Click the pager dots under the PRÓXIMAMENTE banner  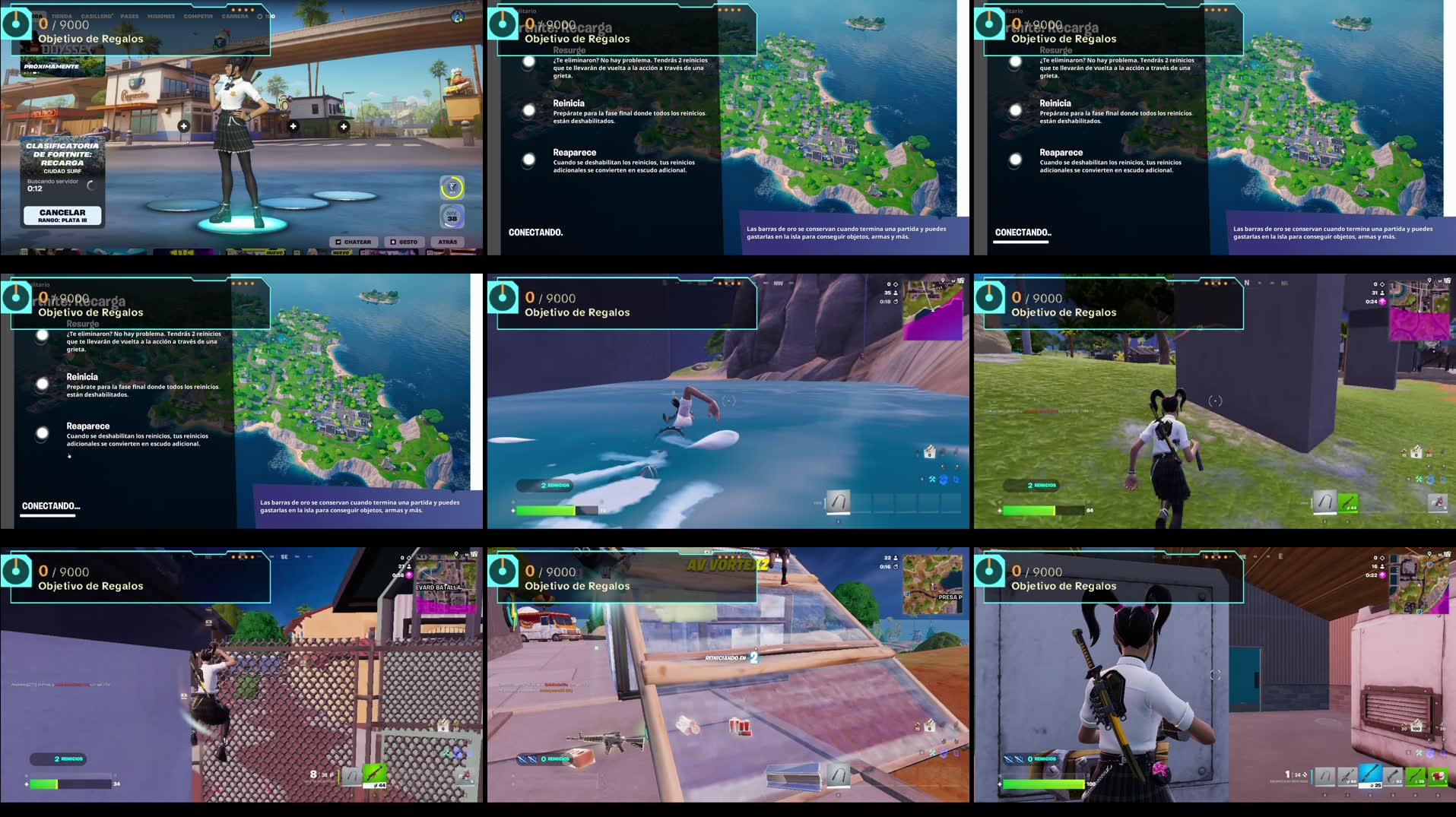[33, 72]
